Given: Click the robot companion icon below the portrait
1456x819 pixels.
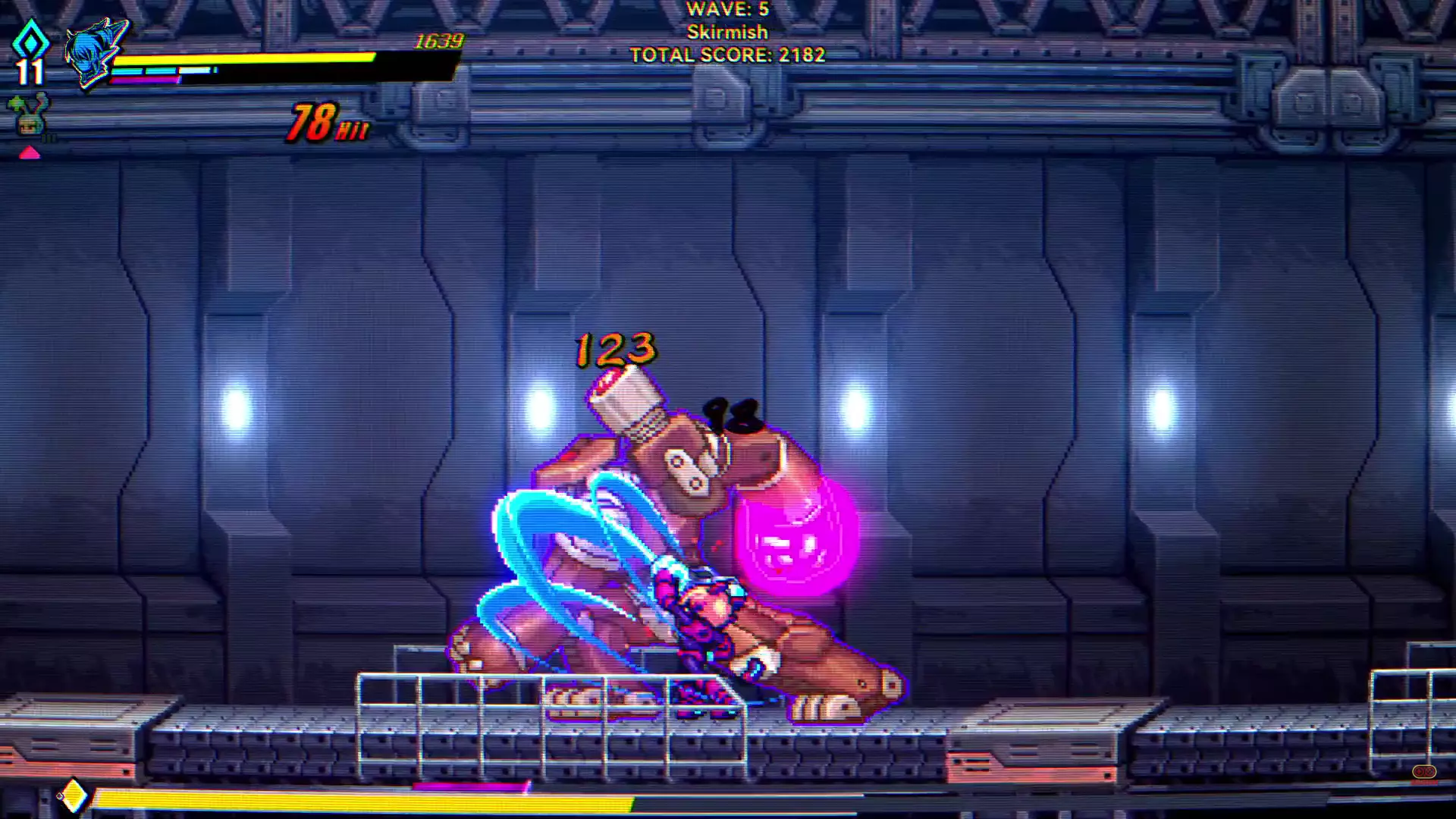Looking at the screenshot, I should [27, 115].
